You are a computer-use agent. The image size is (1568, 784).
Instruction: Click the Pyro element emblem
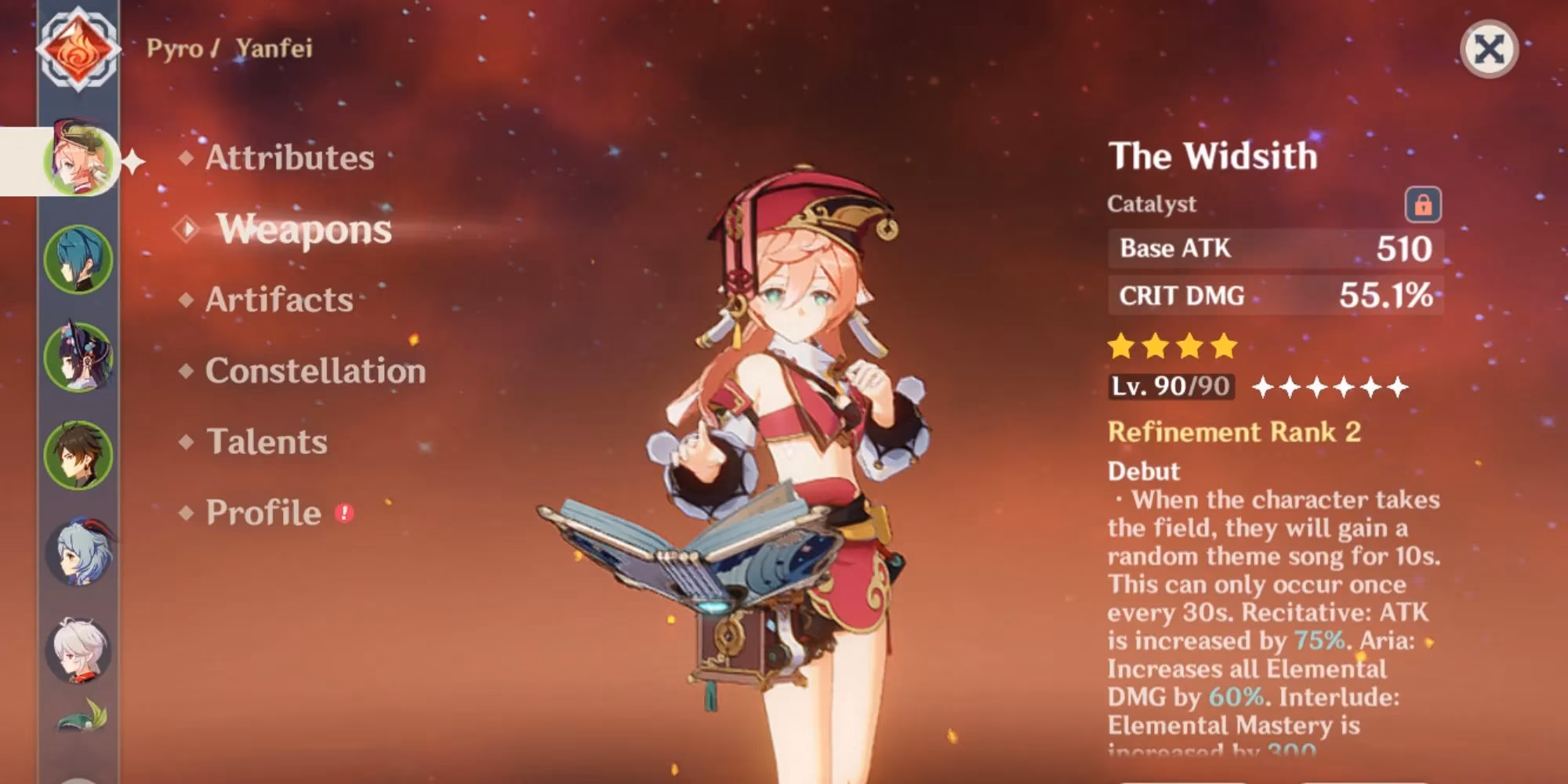pyautogui.click(x=78, y=49)
